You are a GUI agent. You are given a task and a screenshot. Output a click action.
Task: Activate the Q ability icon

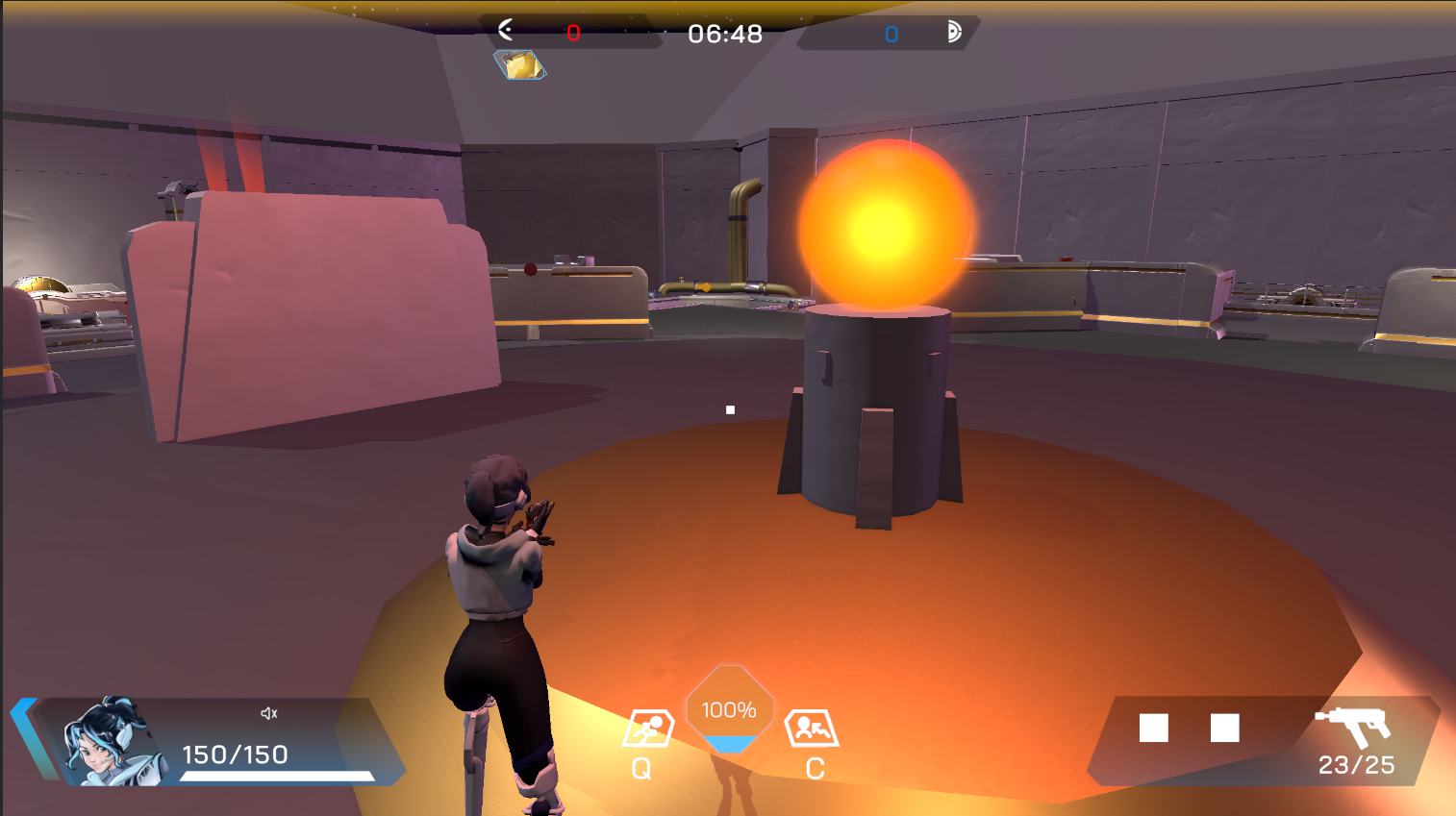(x=647, y=729)
